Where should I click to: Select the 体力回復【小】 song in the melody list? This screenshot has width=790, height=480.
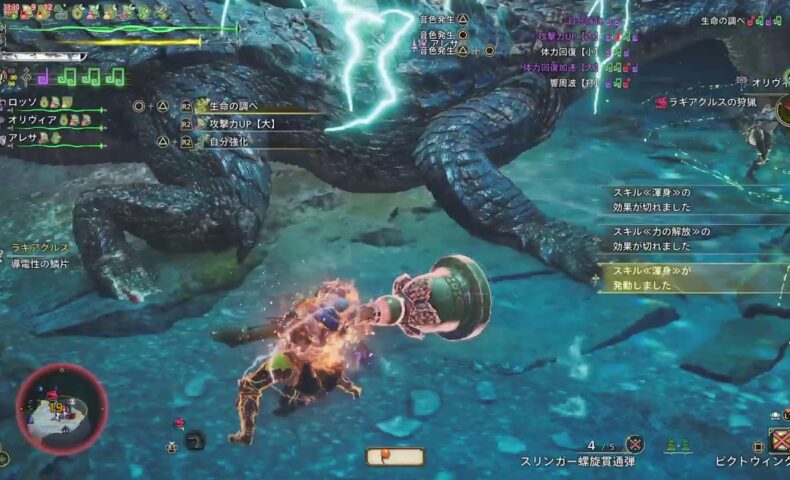tap(565, 51)
